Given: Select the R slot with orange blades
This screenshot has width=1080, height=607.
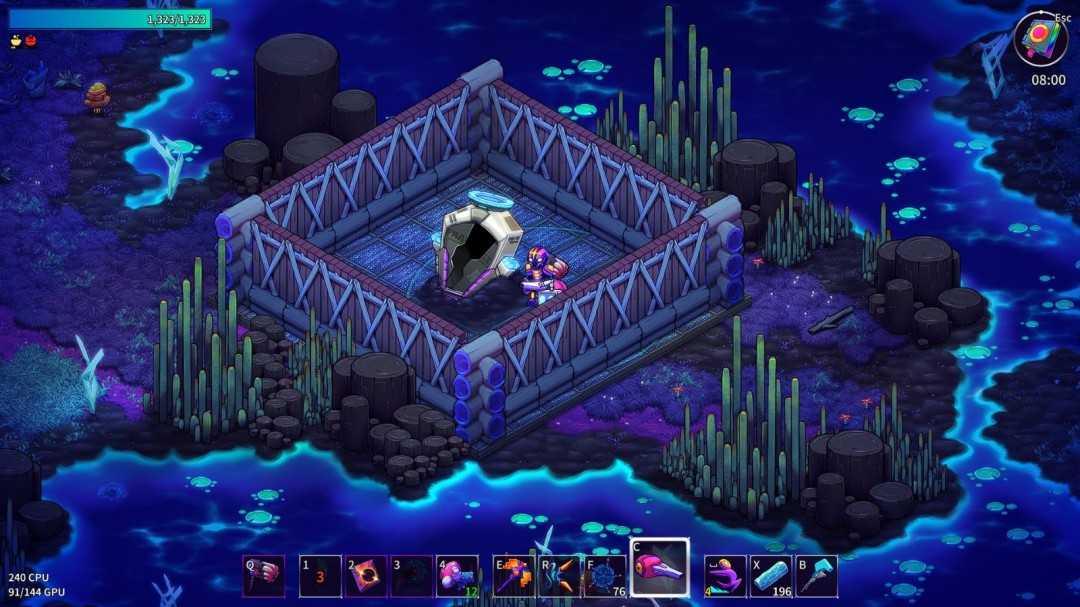Looking at the screenshot, I should point(560,577).
